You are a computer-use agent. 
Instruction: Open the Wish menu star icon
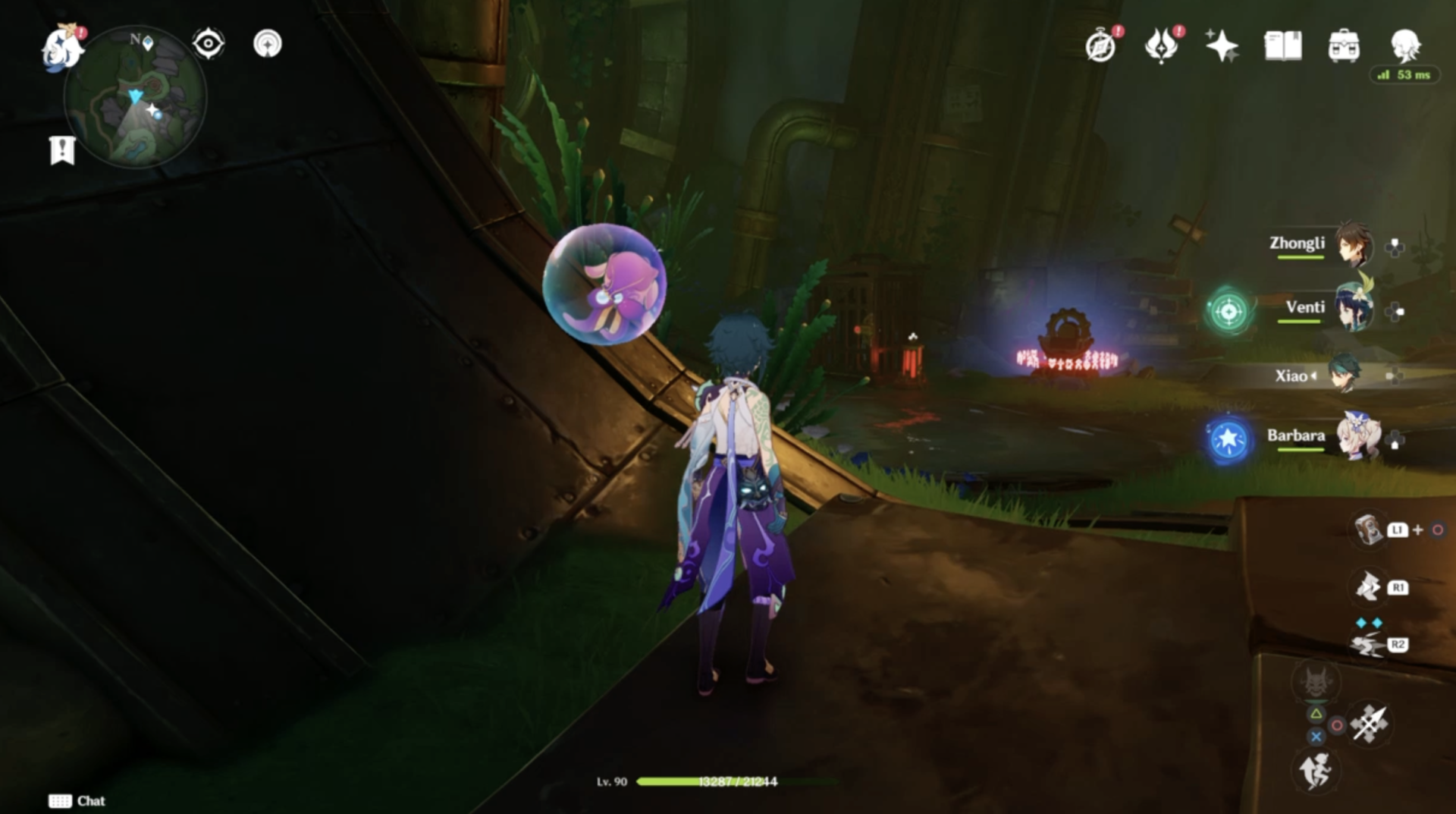[1222, 46]
